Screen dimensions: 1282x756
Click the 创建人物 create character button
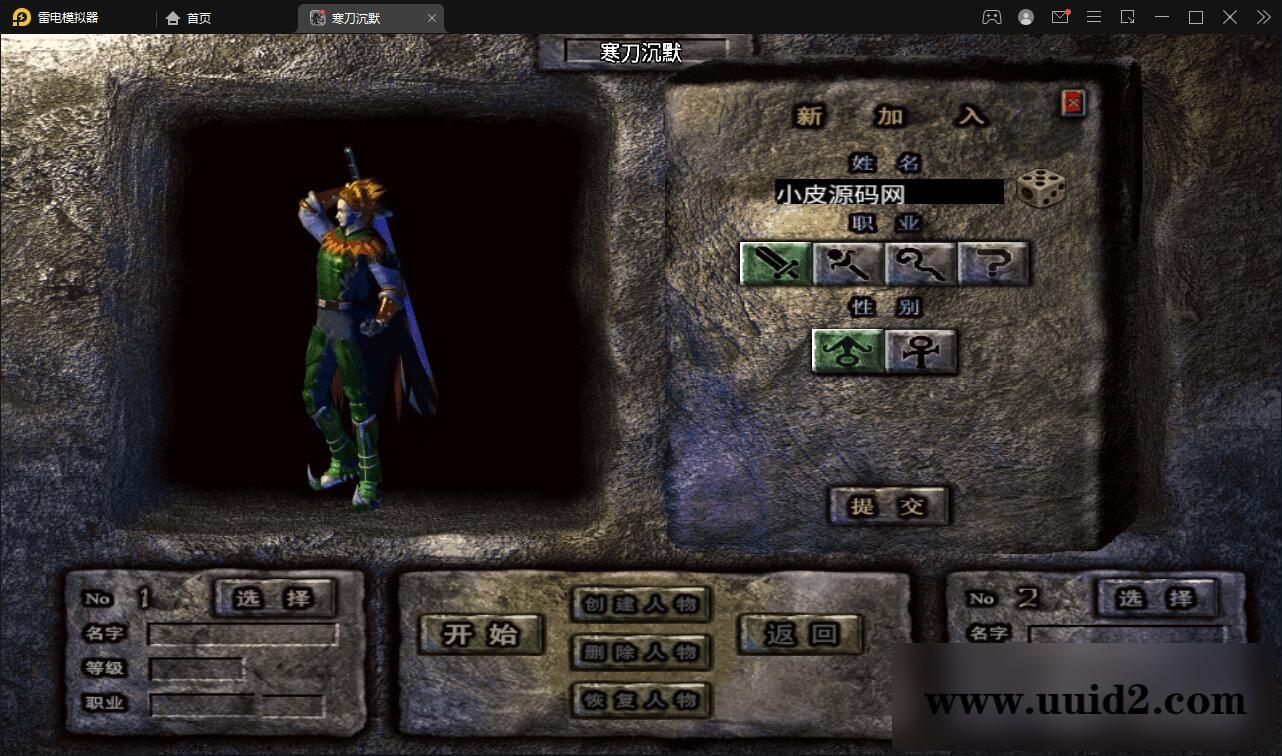pyautogui.click(x=641, y=604)
